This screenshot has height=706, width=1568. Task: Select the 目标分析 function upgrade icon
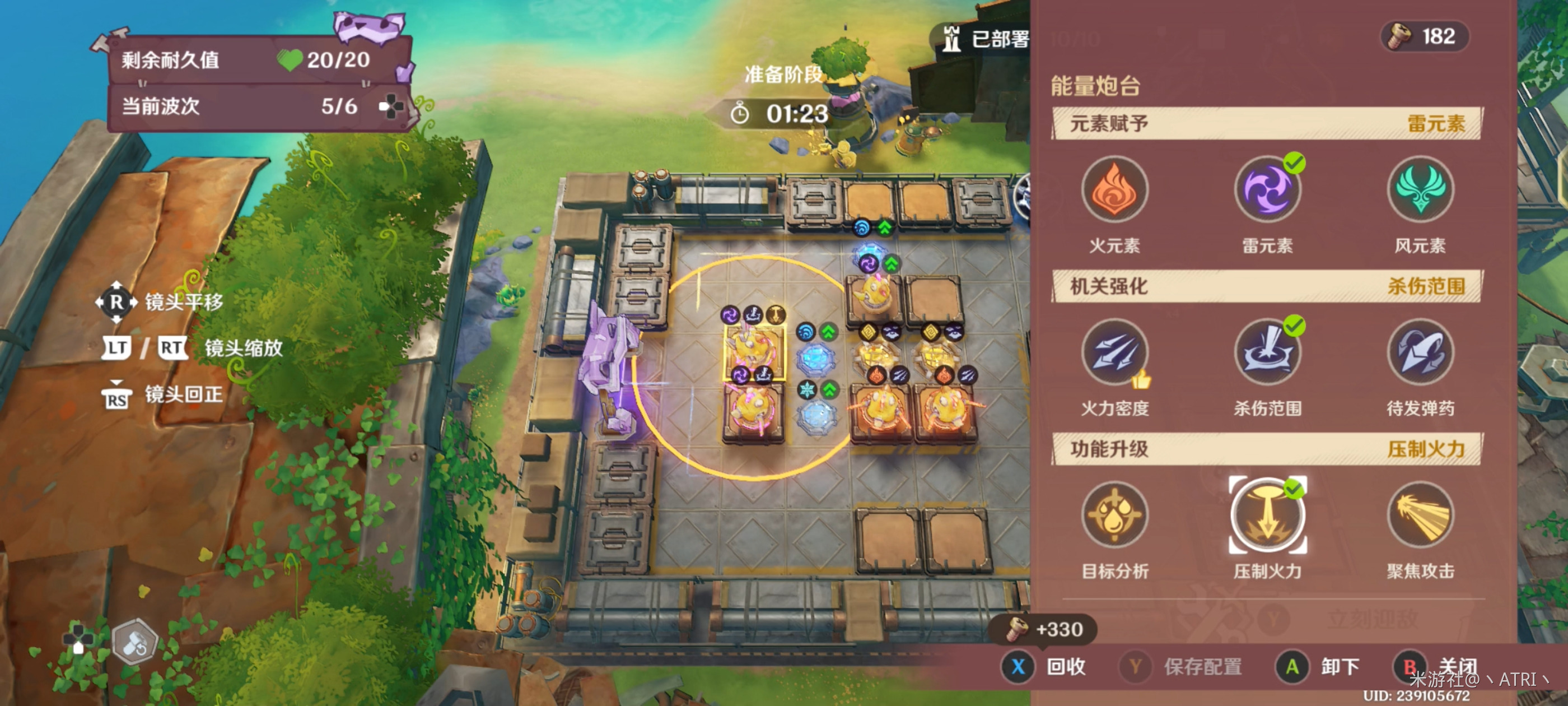[x=1115, y=515]
